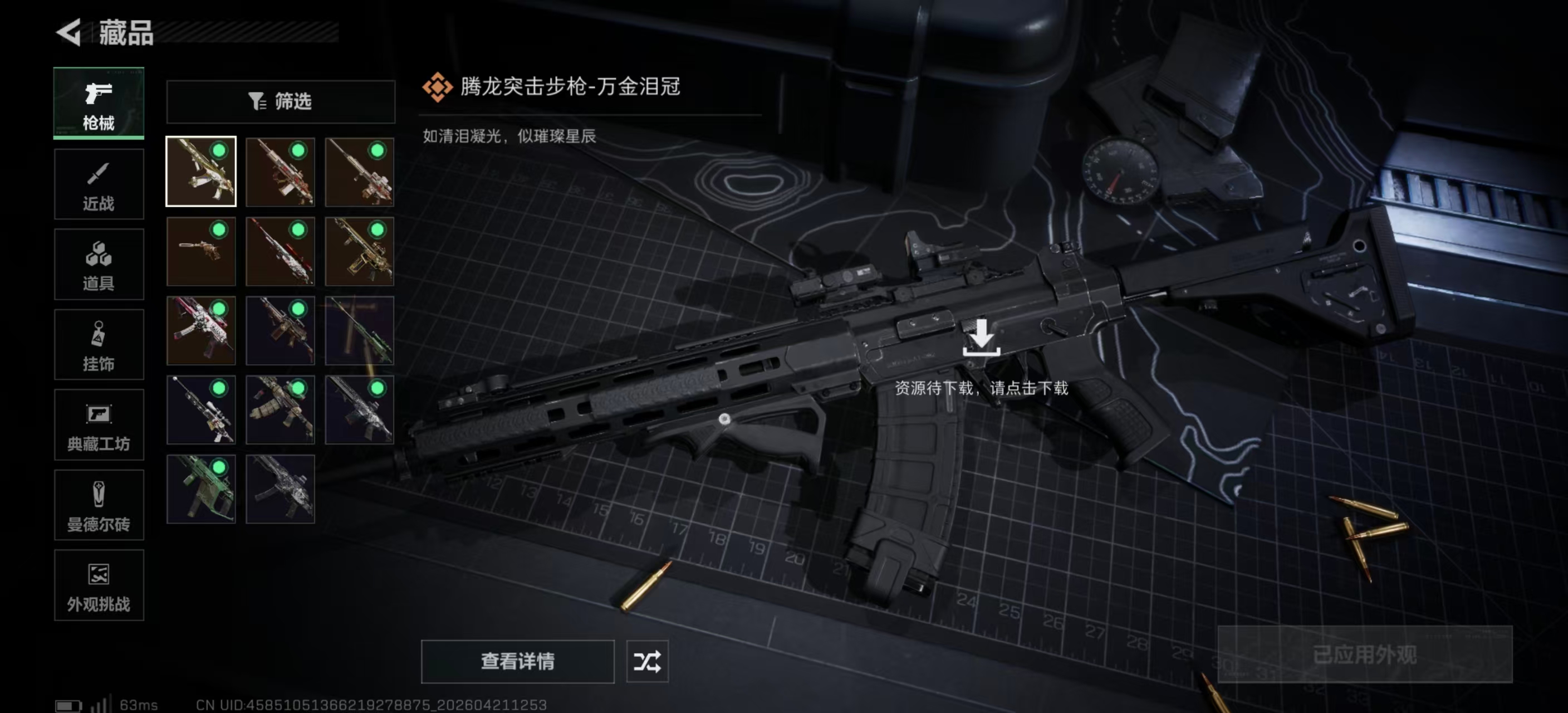Select the 腾龙突击步枪-万金泪冠 selected weapon thumbnail
The height and width of the screenshot is (713, 1568).
[201, 171]
